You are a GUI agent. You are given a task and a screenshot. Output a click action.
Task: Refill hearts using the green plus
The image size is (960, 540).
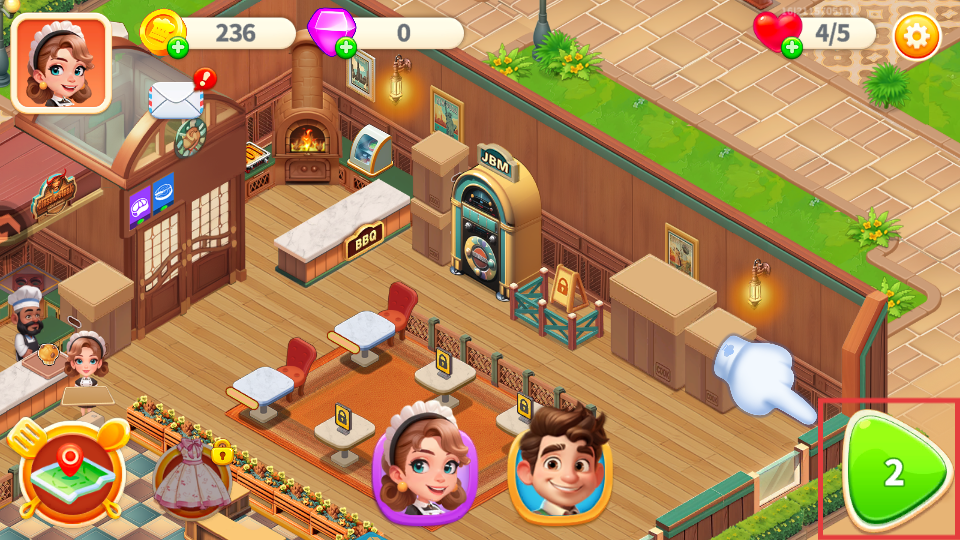pyautogui.click(x=792, y=47)
